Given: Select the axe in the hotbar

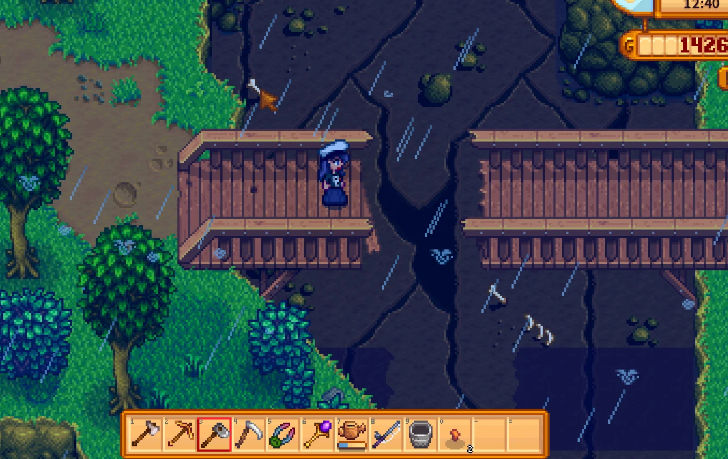Looking at the screenshot, I should 145,433.
